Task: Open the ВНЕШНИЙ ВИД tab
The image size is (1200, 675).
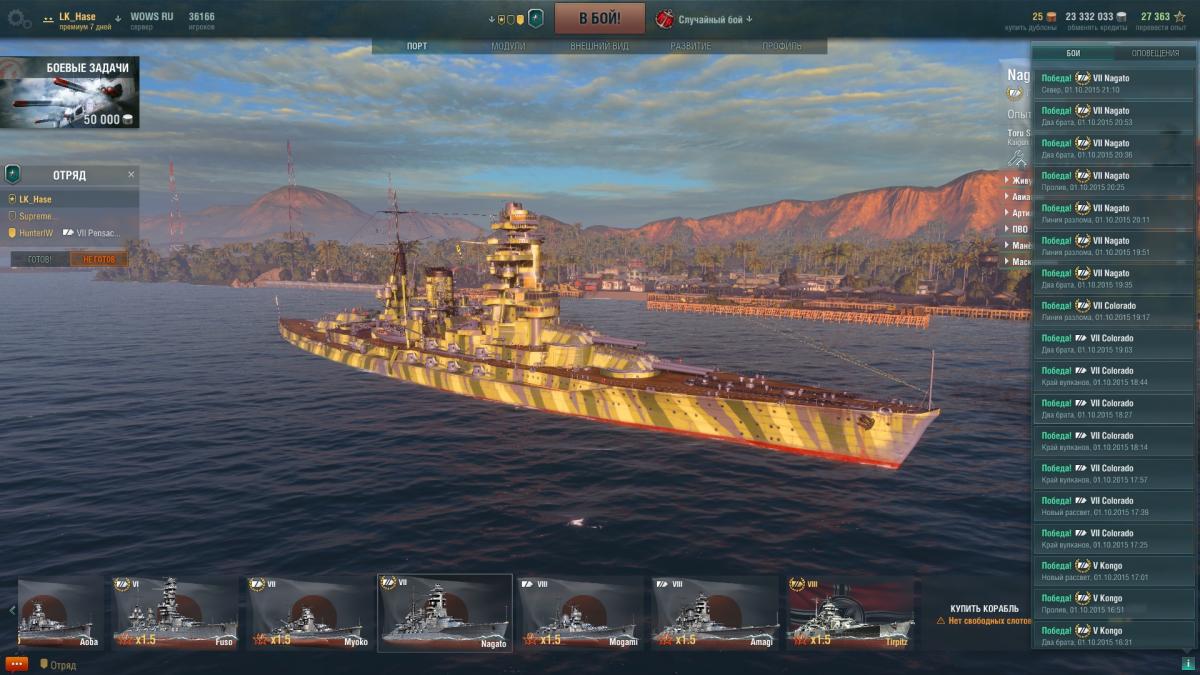Action: [x=599, y=46]
